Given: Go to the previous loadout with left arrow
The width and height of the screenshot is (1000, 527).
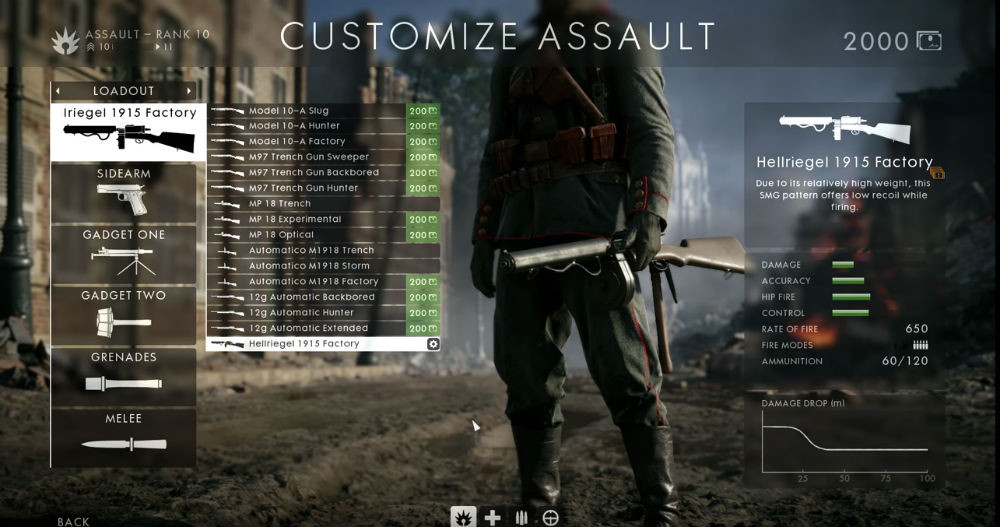Looking at the screenshot, I should pos(59,91).
